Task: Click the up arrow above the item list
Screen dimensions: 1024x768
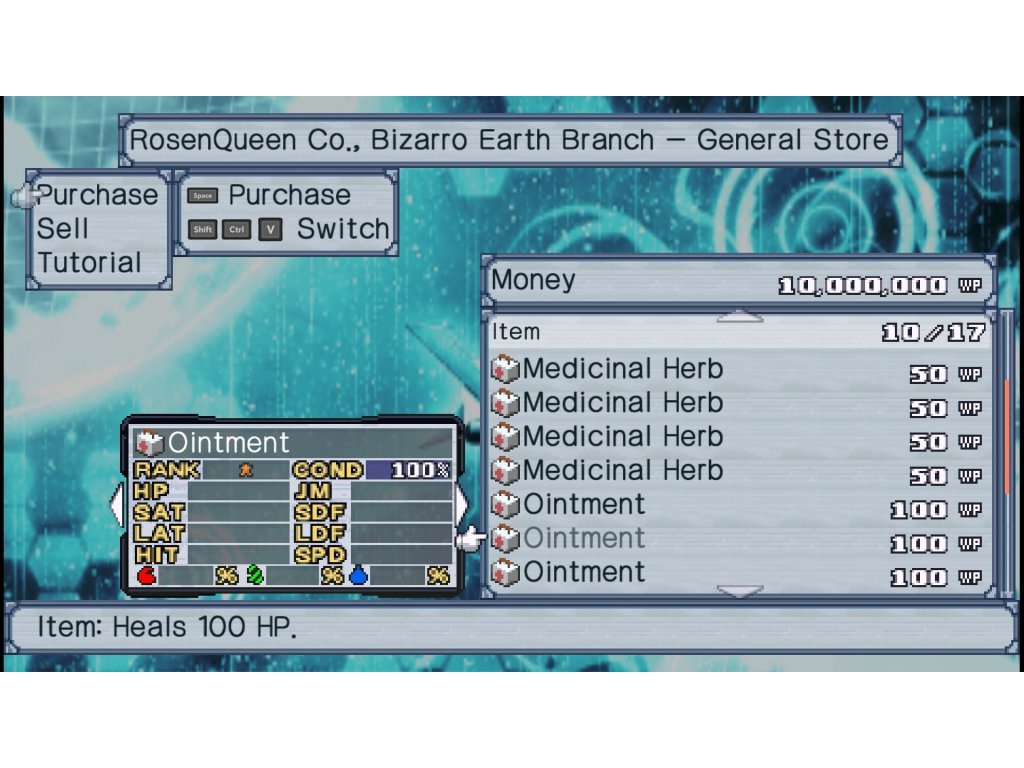Action: (740, 316)
